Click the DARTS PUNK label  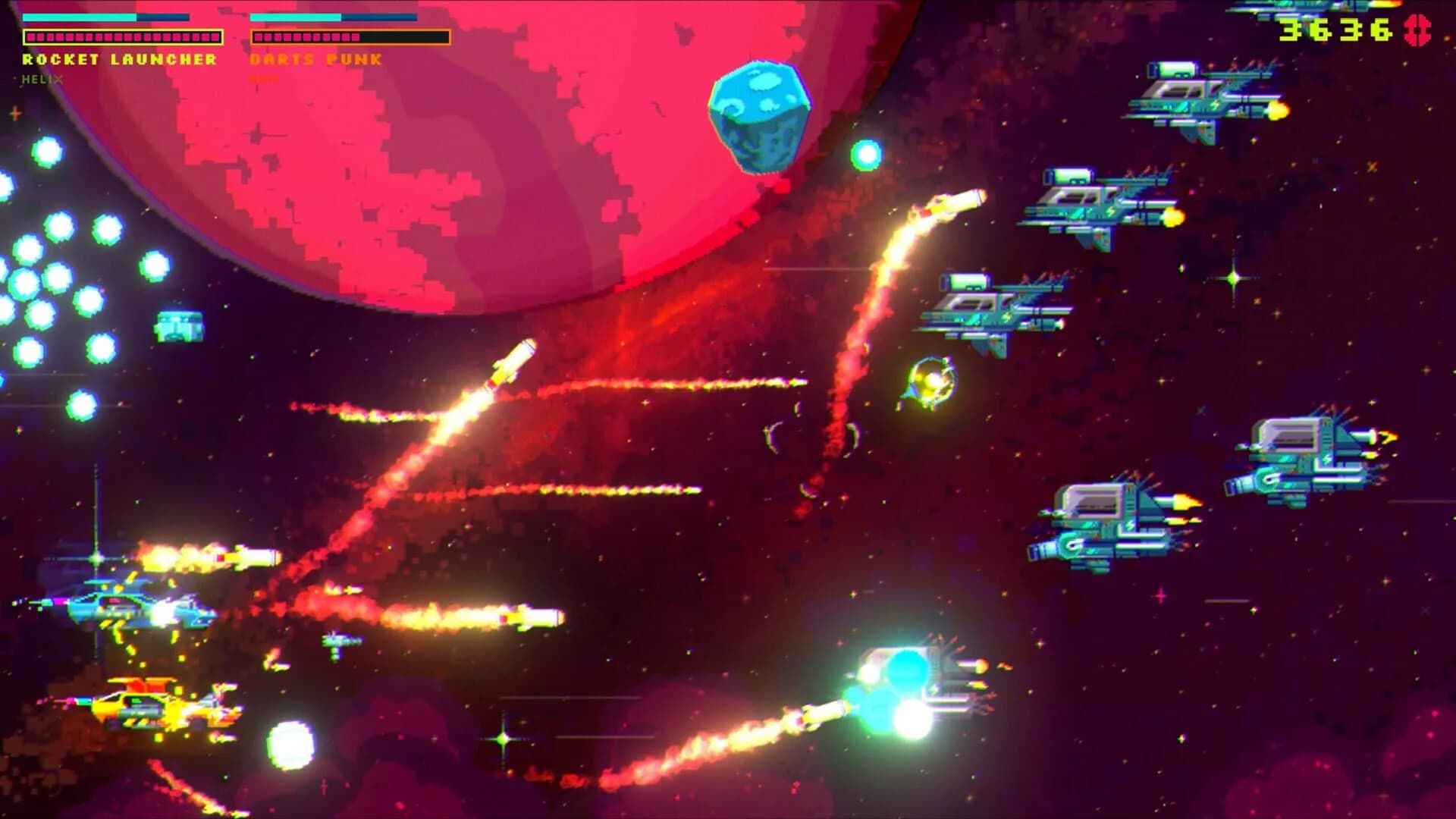click(315, 59)
